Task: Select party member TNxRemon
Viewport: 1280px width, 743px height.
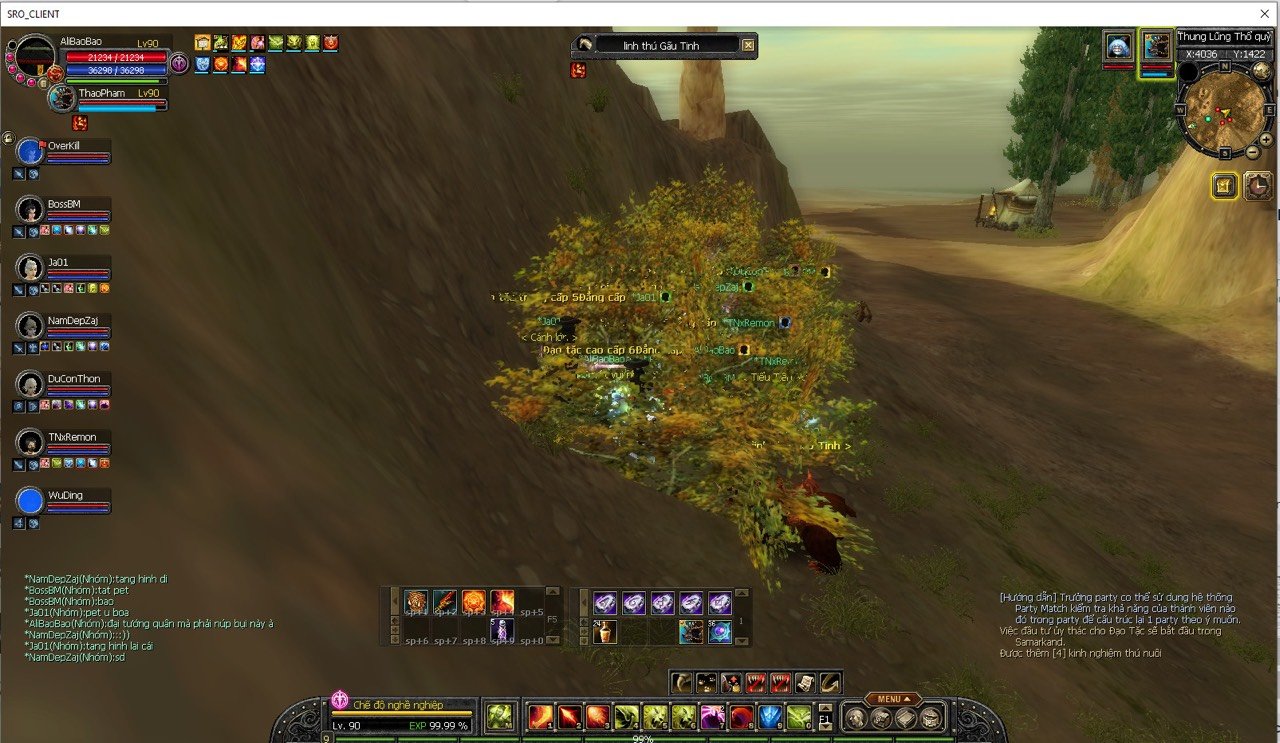Action: pyautogui.click(x=31, y=443)
